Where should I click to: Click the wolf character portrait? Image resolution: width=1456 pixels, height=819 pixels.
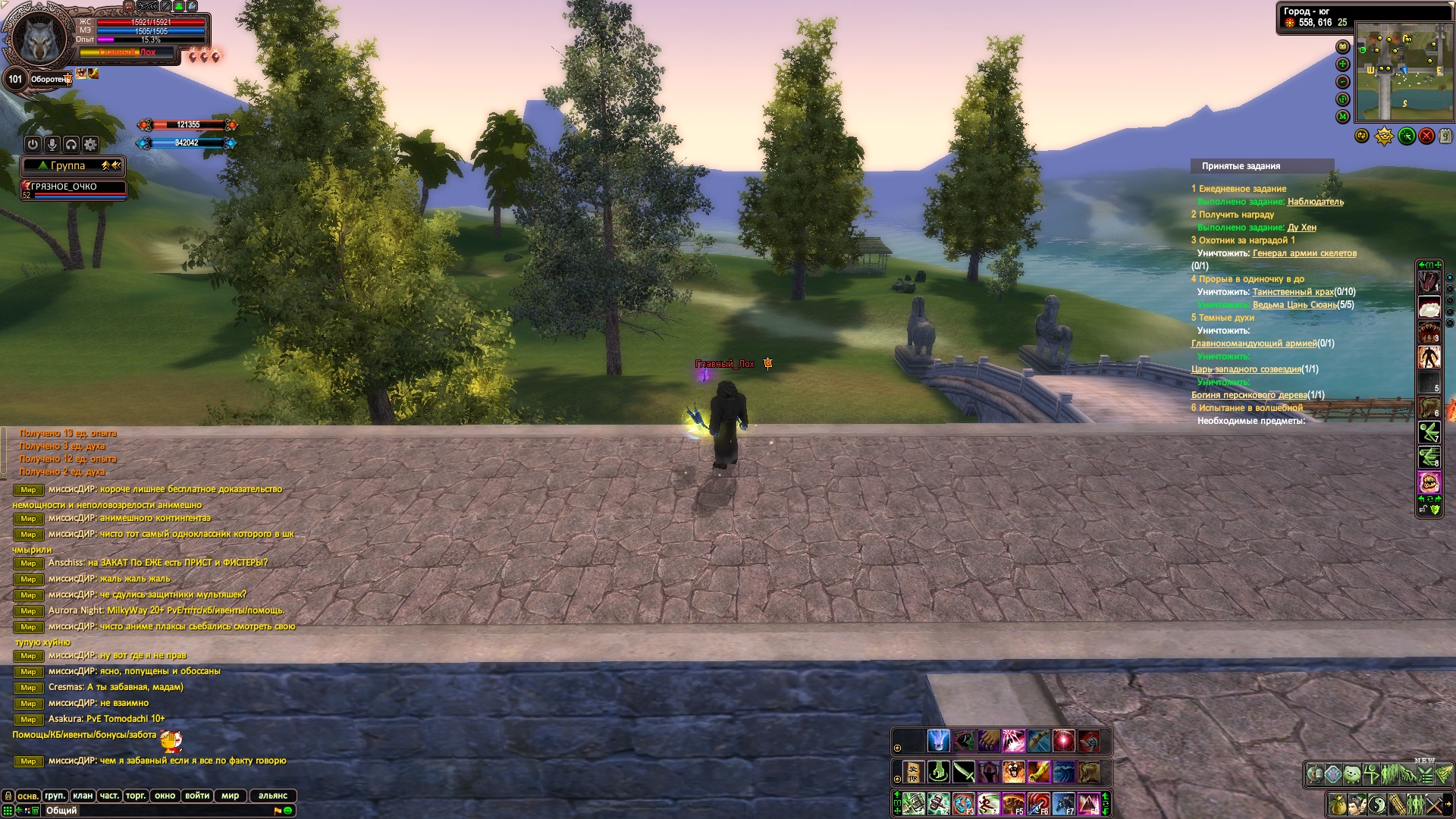[x=39, y=39]
